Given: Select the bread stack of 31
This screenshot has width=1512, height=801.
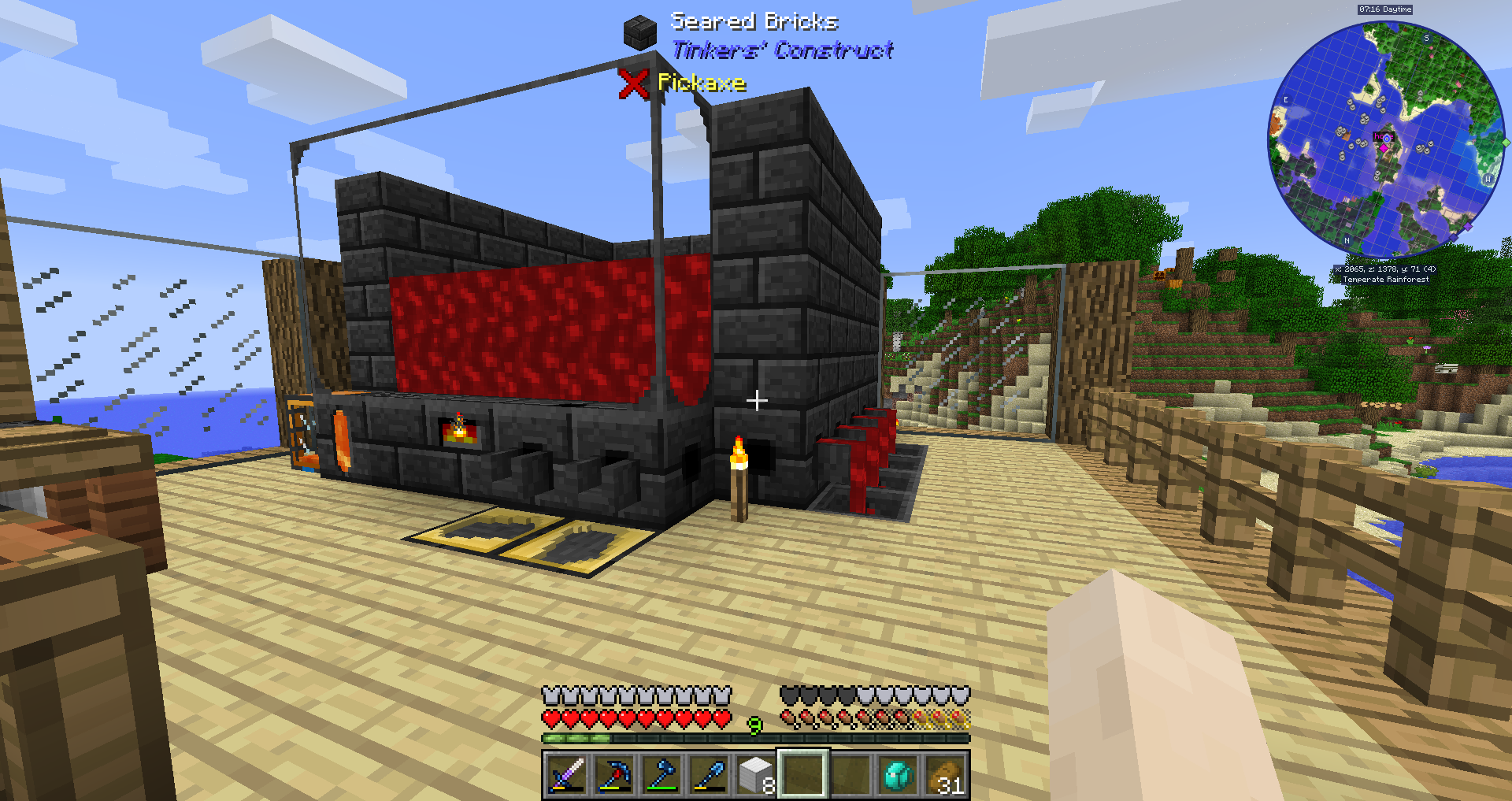Looking at the screenshot, I should (x=944, y=774).
